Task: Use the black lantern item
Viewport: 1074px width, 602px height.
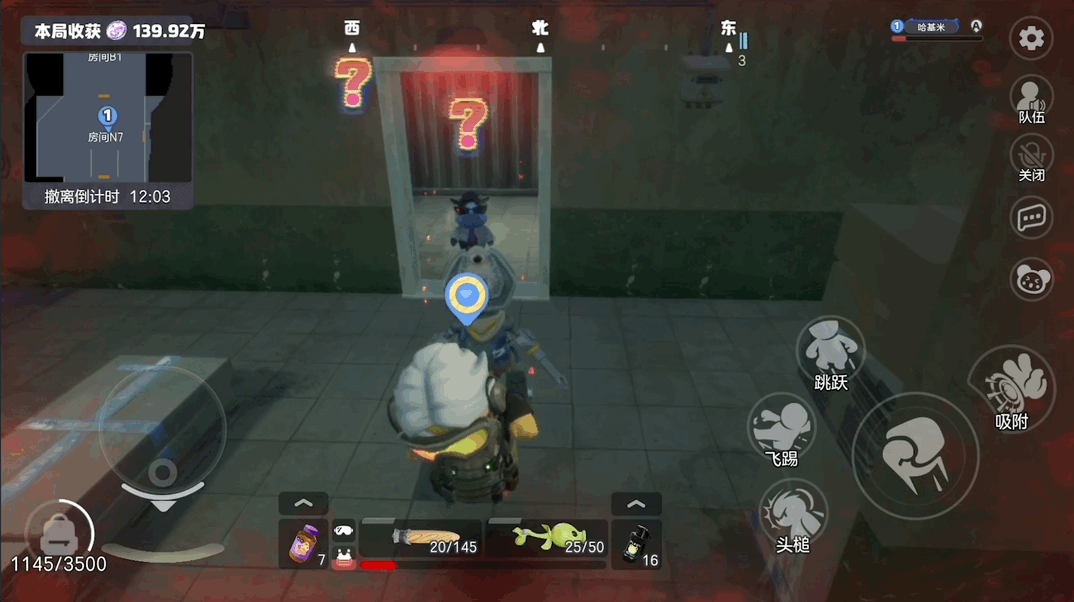Action: (x=636, y=544)
